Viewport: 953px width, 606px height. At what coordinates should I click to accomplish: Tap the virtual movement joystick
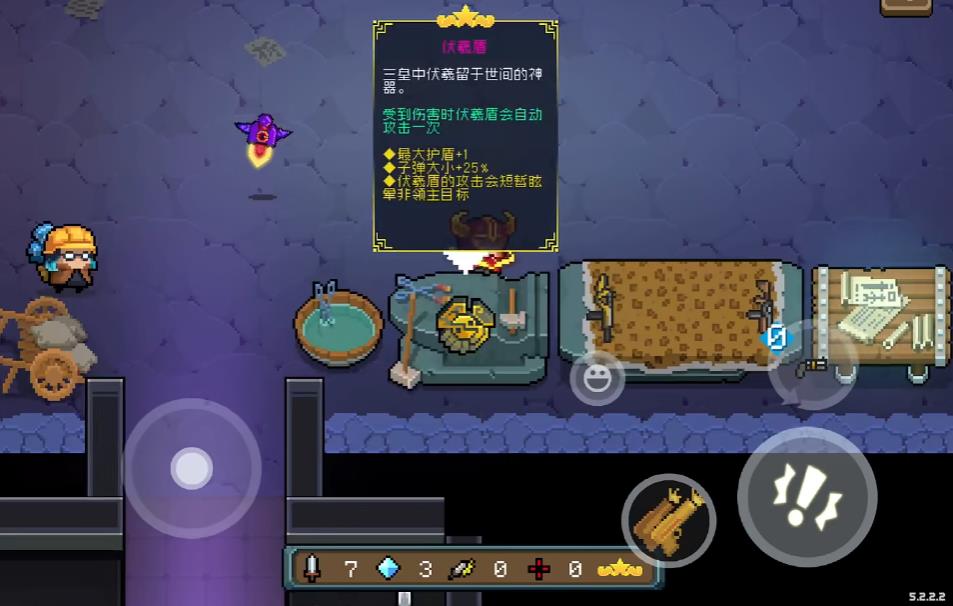(191, 468)
